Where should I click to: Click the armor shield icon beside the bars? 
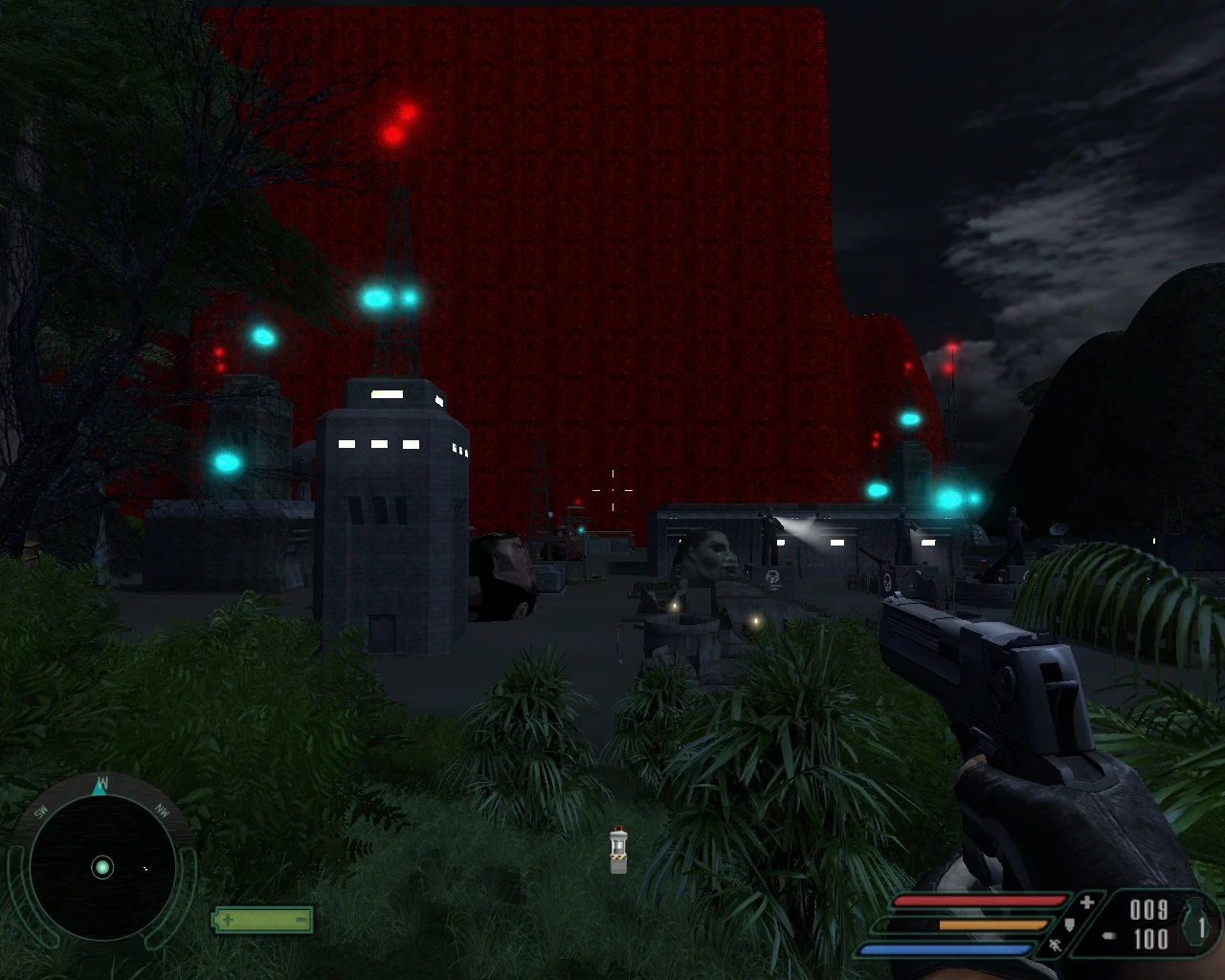coord(1069,924)
